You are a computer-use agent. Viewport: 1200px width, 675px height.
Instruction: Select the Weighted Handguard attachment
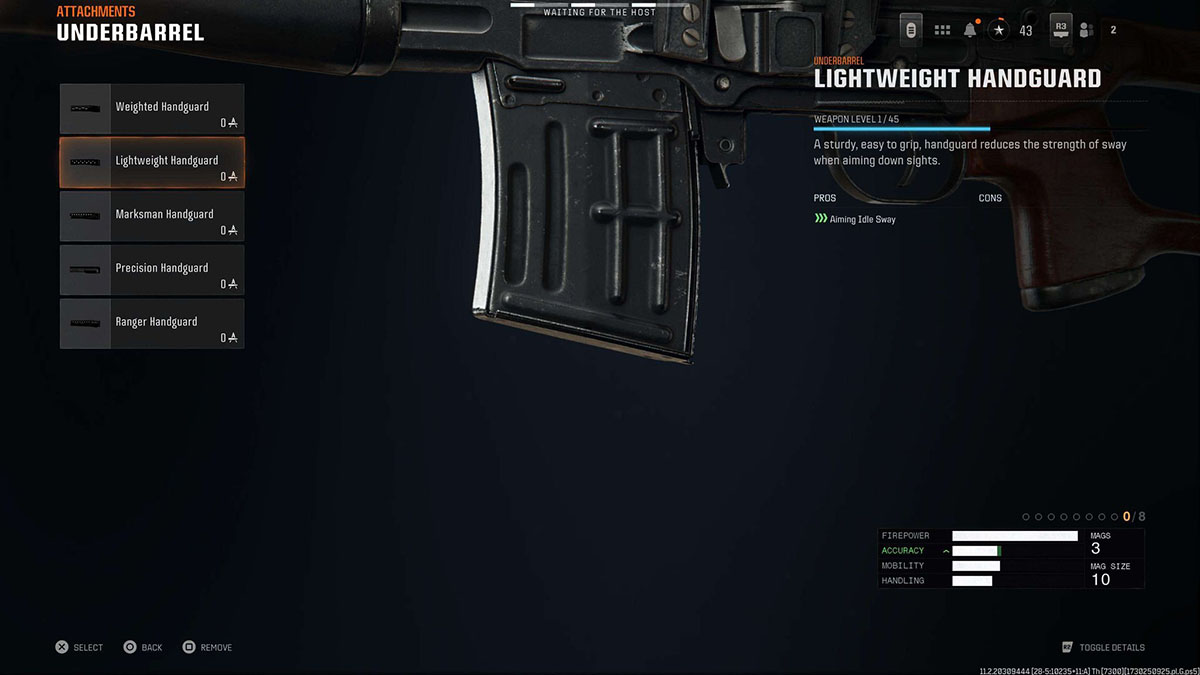point(152,109)
